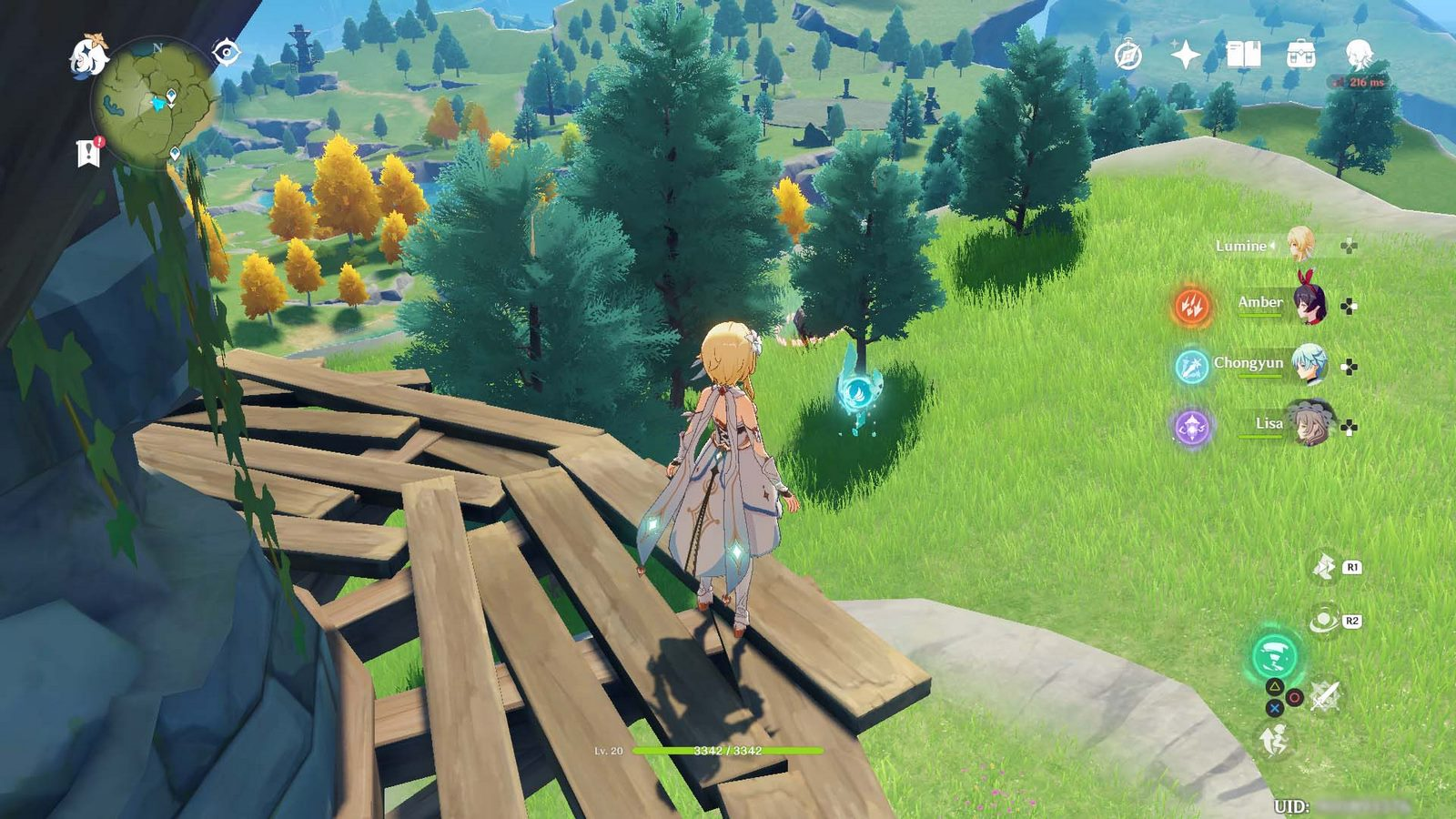The width and height of the screenshot is (1456, 819).
Task: Activate the green Anemo elemental skill
Action: click(x=1274, y=655)
